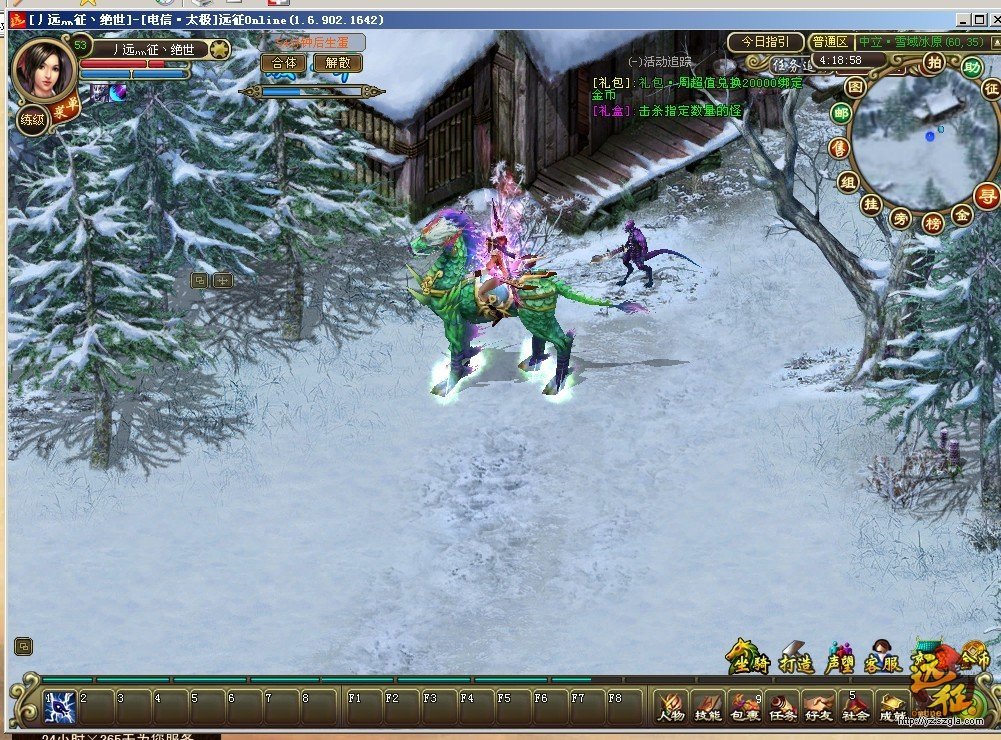
Task: Open the 邮 mail button by minimap
Action: [842, 113]
